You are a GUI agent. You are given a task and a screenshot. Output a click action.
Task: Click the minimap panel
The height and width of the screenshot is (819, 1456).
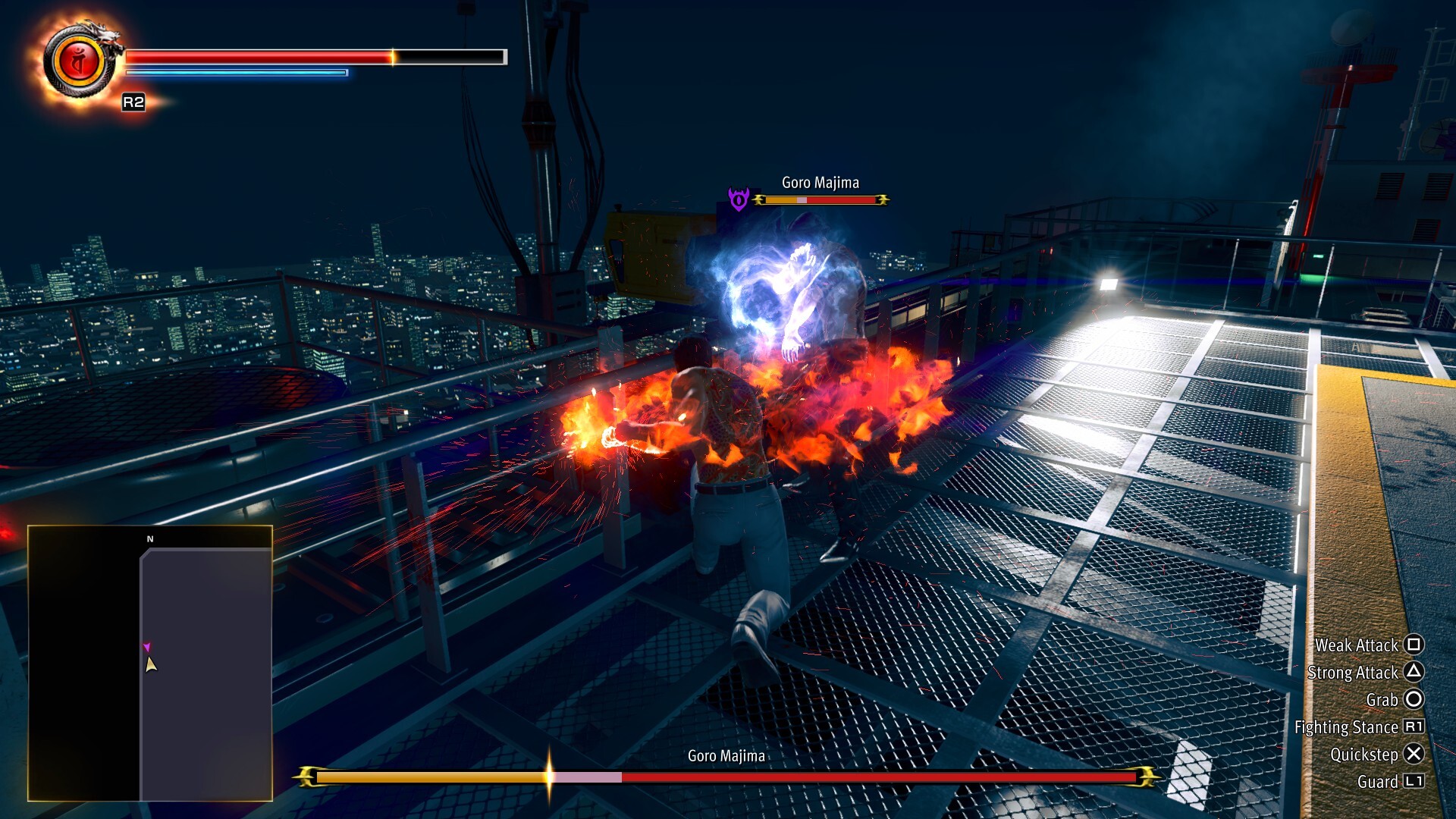150,663
